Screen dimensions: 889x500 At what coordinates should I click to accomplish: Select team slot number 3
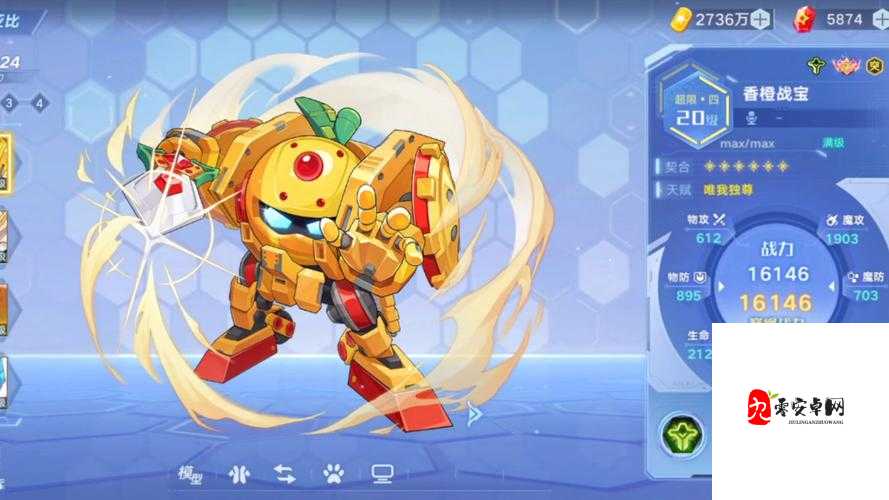(8, 102)
